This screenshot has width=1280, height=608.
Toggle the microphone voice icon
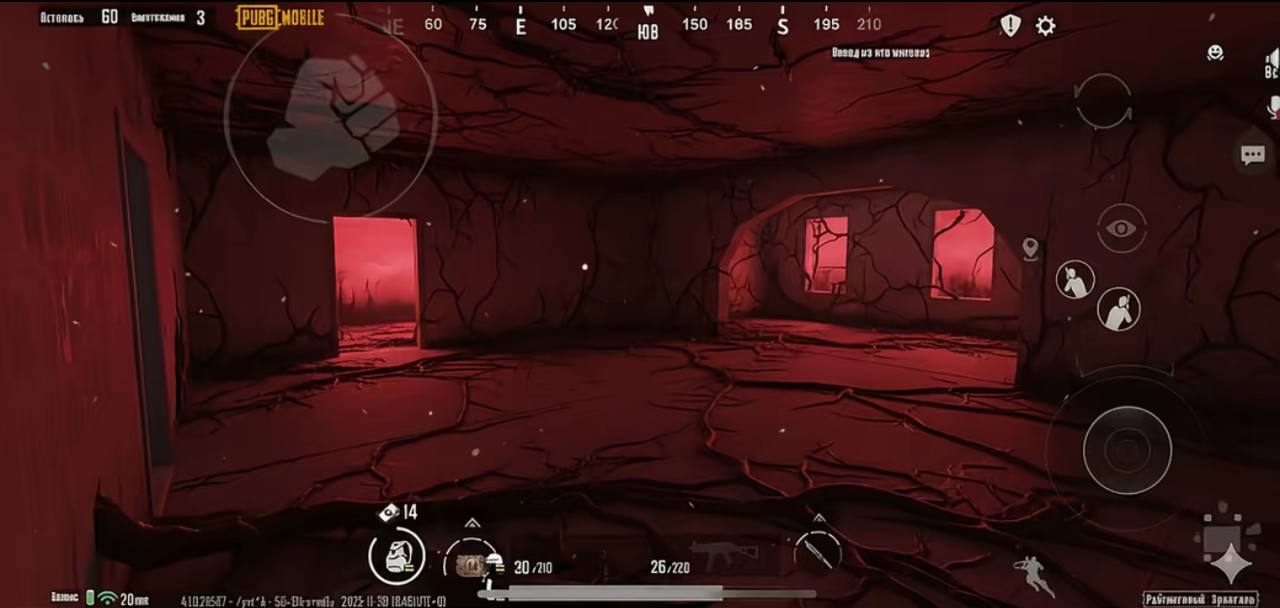pos(1273,106)
